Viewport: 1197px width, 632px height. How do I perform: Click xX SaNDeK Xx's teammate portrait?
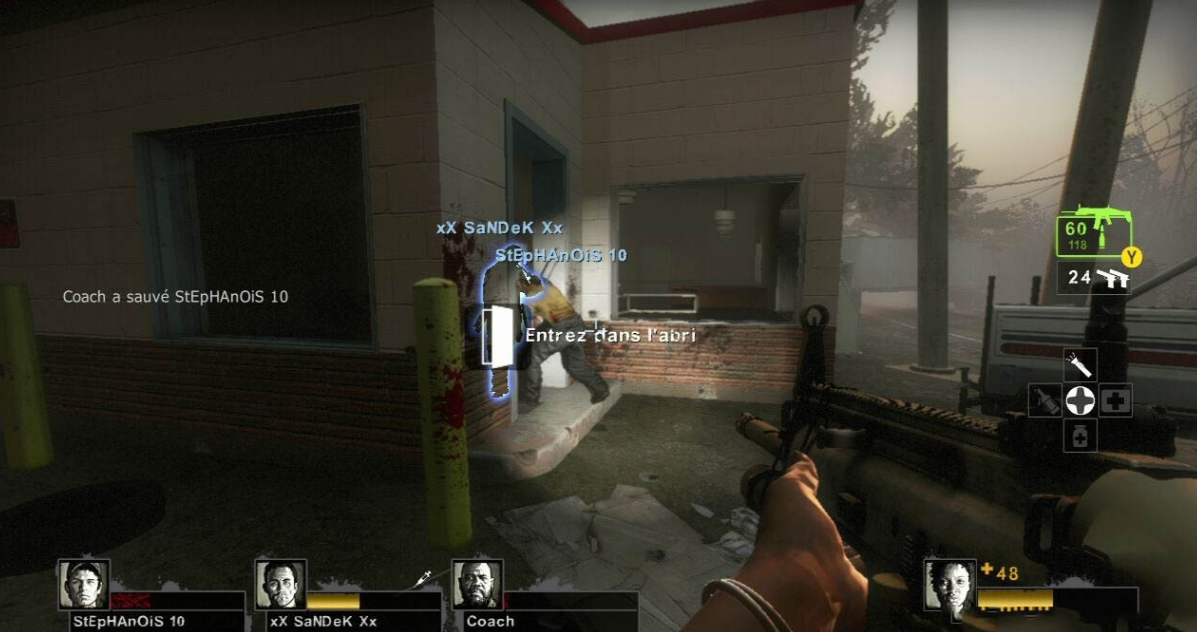280,584
